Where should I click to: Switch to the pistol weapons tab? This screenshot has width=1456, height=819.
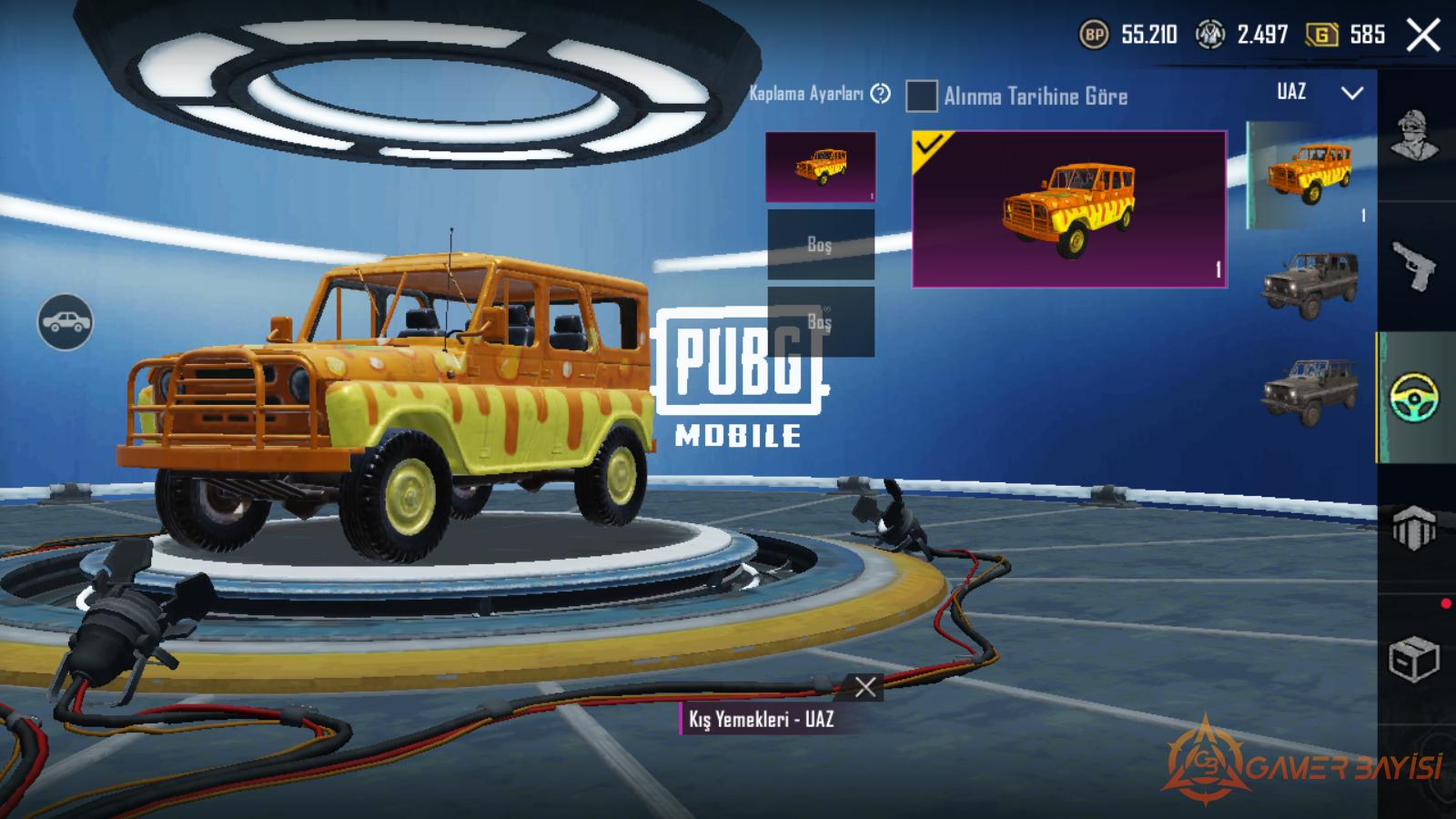tap(1415, 268)
